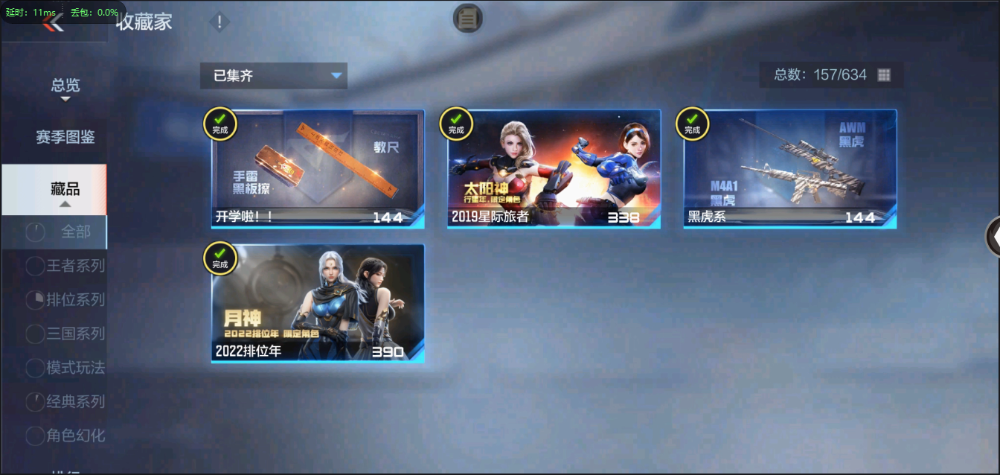Viewport: 1000px width, 475px height.
Task: Open the 开学啦!! collection card
Action: tap(317, 168)
